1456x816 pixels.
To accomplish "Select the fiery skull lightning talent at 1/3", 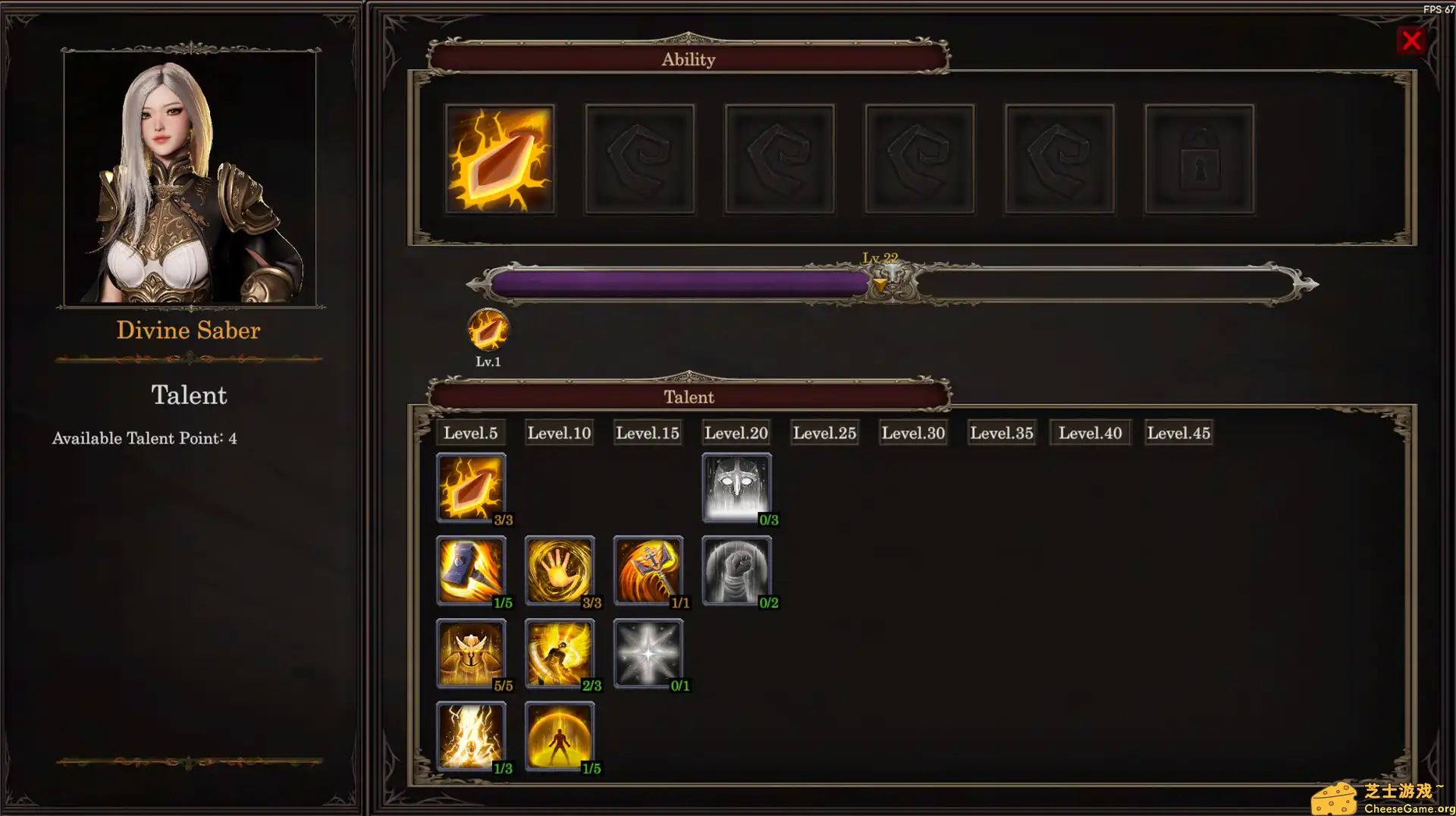I will click(471, 734).
